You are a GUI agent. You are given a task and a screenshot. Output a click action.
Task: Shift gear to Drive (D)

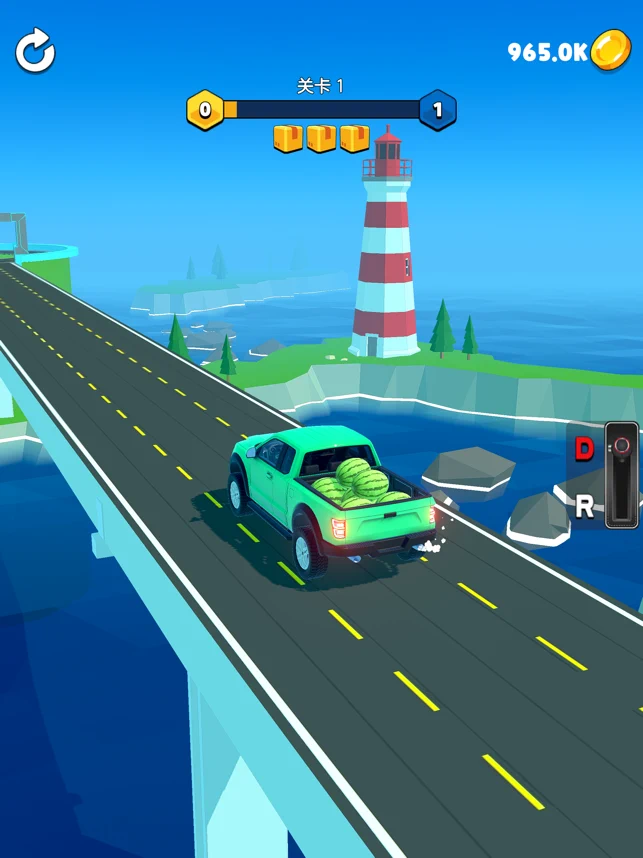point(584,449)
